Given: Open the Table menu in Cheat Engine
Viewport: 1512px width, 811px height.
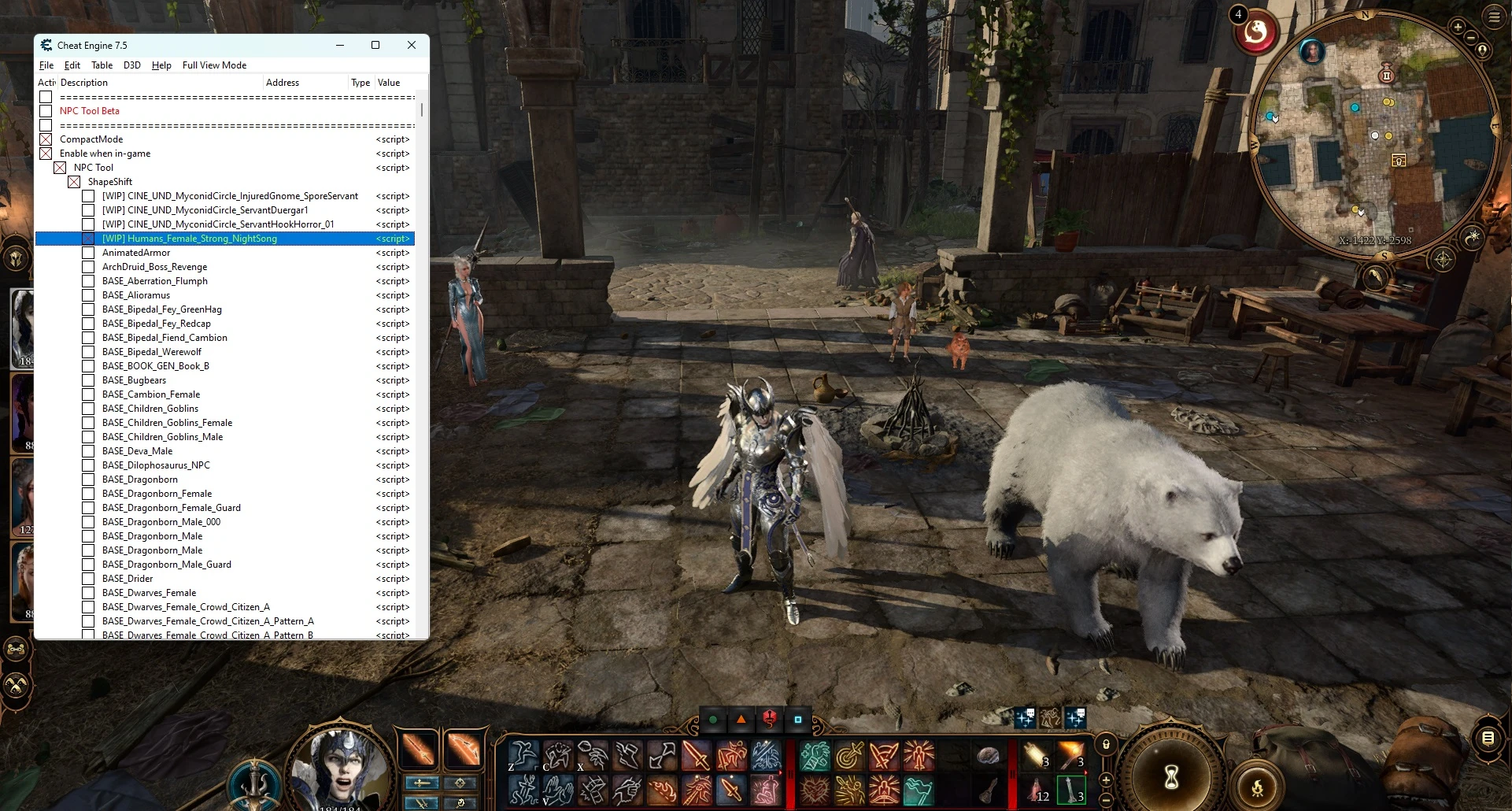Looking at the screenshot, I should 102,65.
